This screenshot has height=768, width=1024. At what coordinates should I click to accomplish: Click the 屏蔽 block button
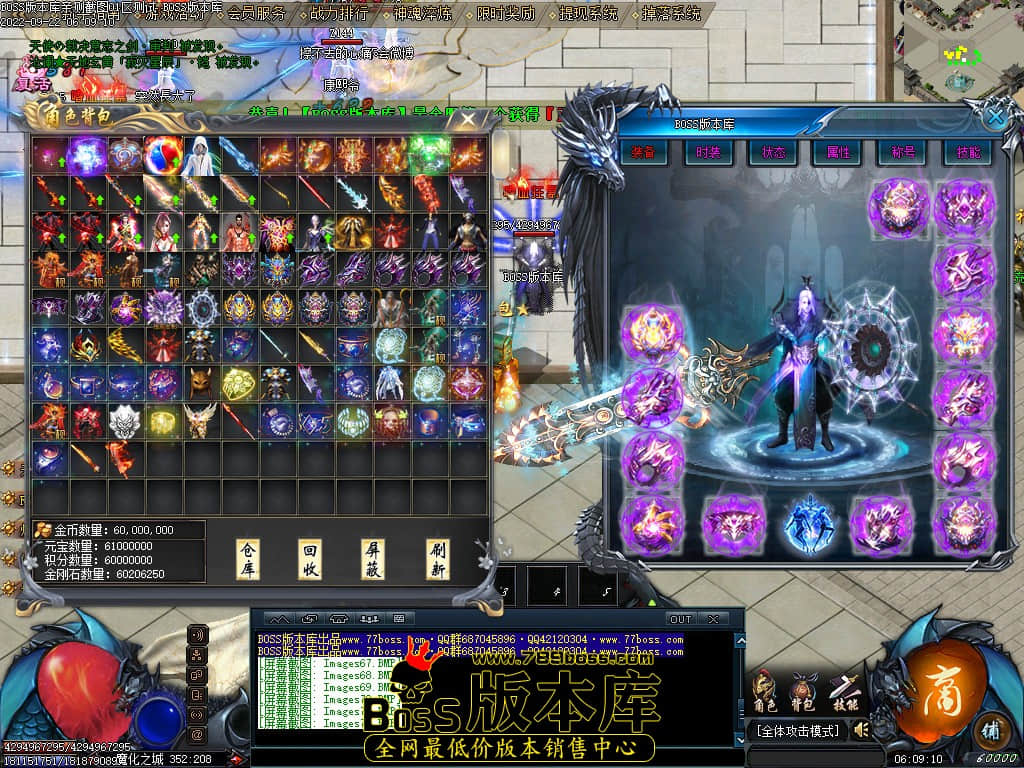pos(373,558)
